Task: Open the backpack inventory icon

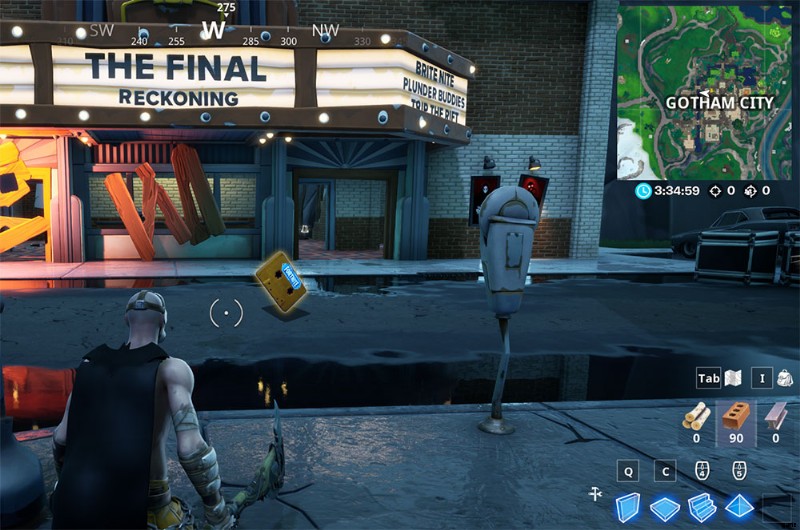Action: [x=784, y=379]
